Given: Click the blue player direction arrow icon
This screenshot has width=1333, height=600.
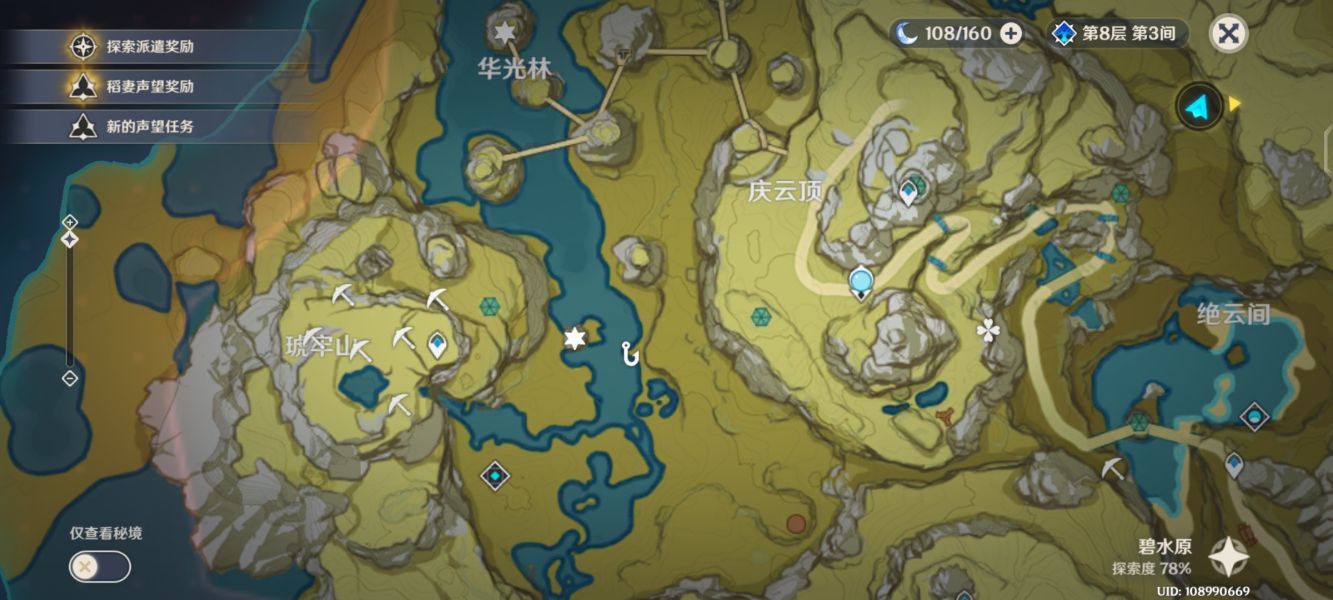Looking at the screenshot, I should pos(1199,106).
